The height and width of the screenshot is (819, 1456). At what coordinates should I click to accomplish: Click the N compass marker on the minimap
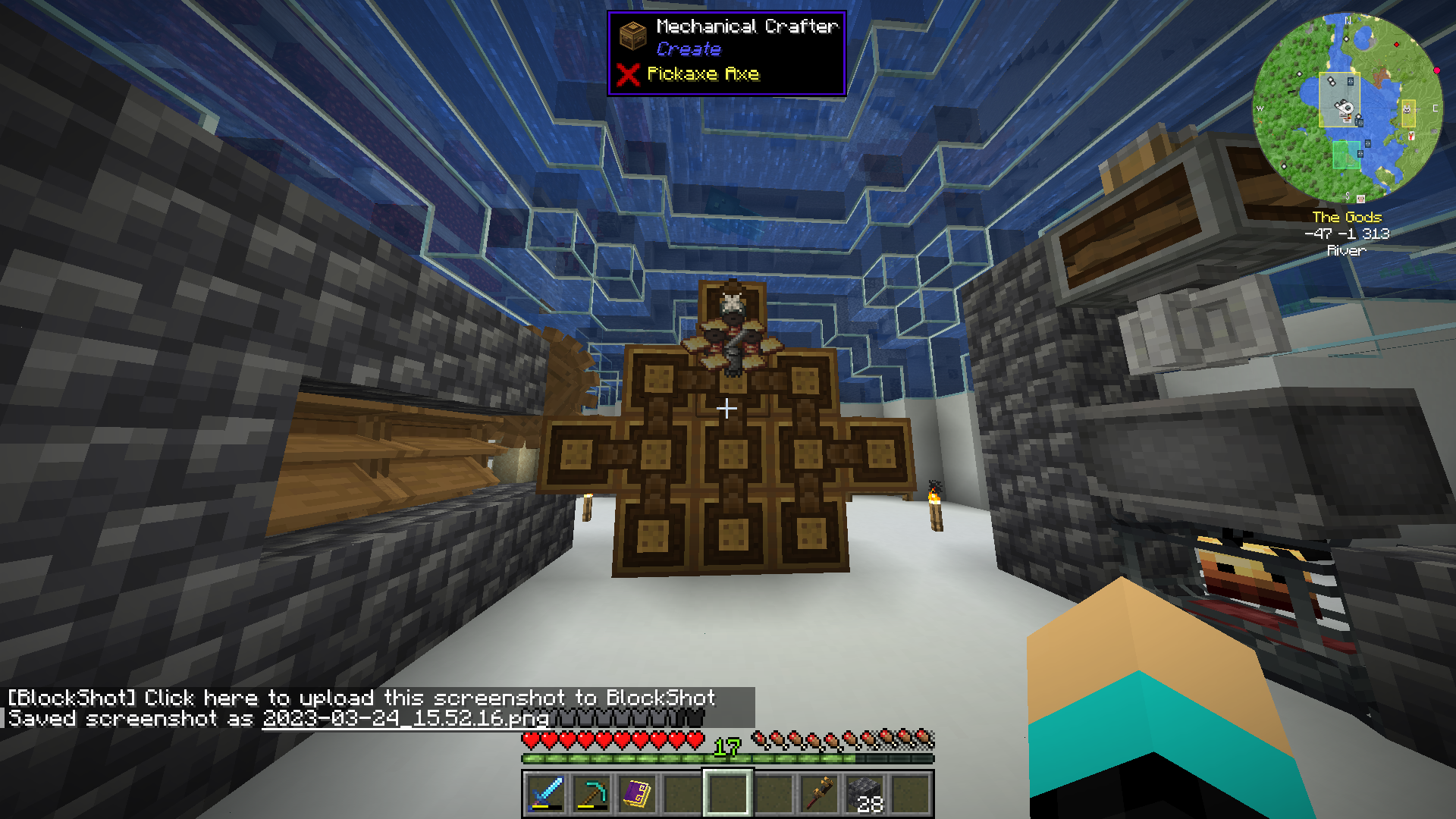pos(1348,20)
